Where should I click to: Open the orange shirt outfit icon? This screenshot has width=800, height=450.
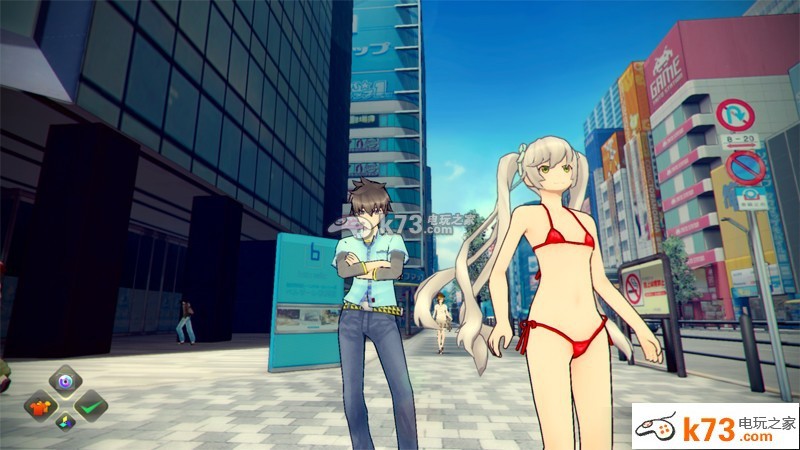pos(41,406)
